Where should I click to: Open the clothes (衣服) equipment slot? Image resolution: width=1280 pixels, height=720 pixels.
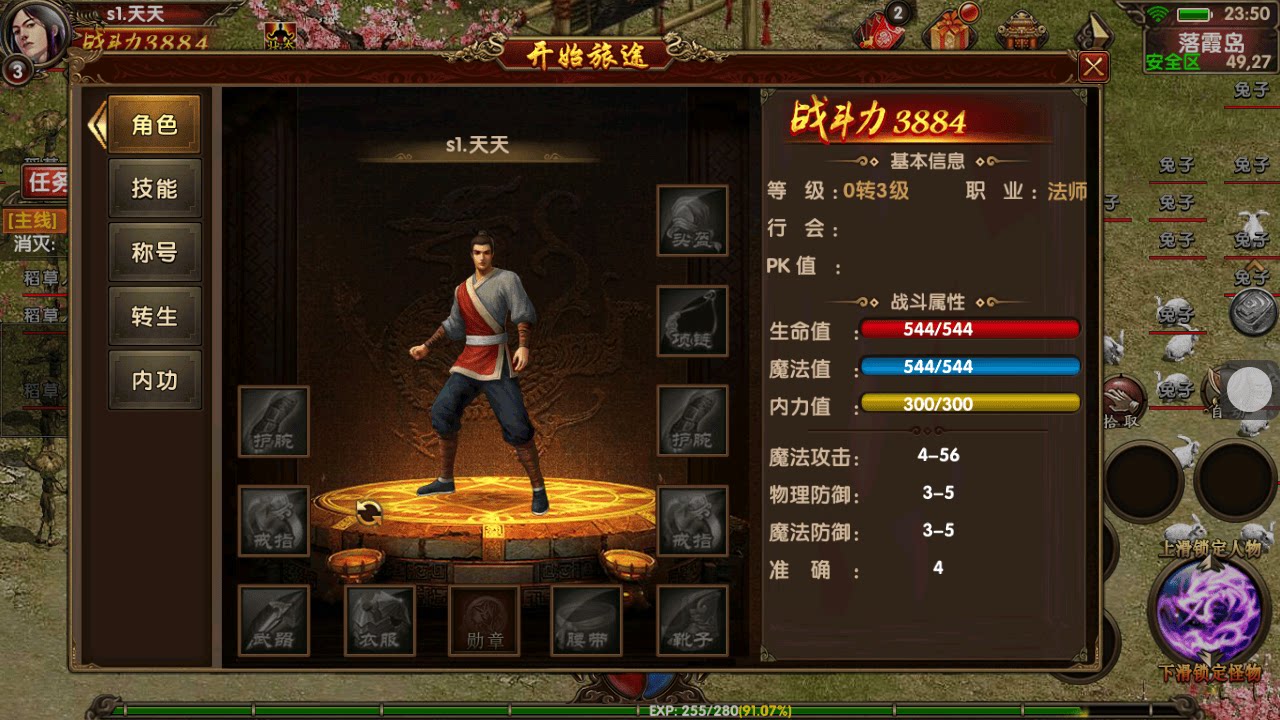(x=378, y=622)
